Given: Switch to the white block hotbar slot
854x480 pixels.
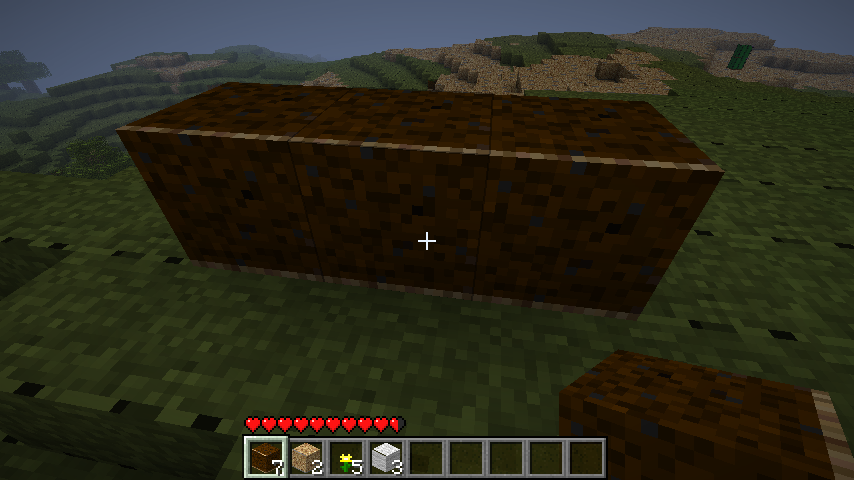Looking at the screenshot, I should [x=386, y=458].
